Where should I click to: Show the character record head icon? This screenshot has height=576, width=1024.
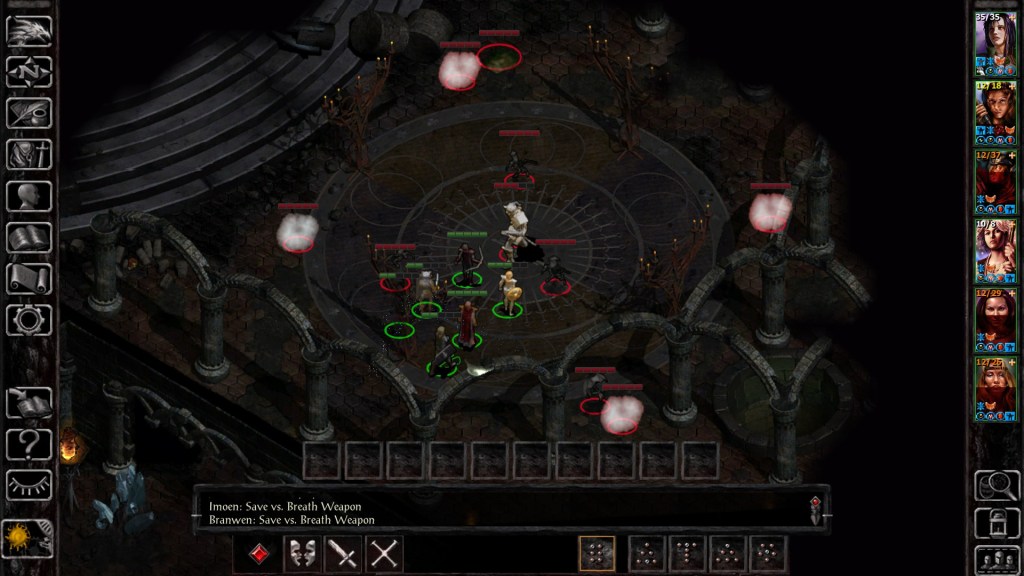[x=29, y=195]
